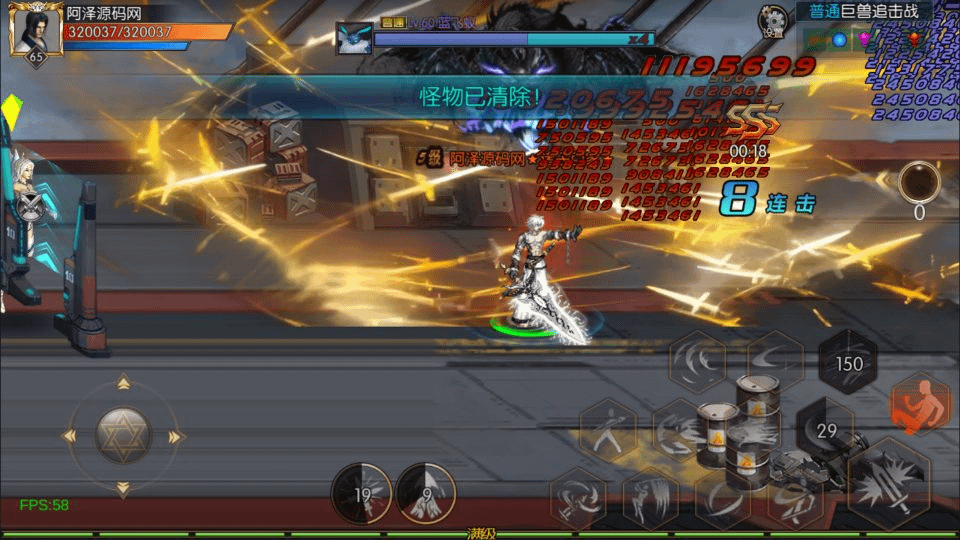Tap the empty round item orb

[918, 183]
